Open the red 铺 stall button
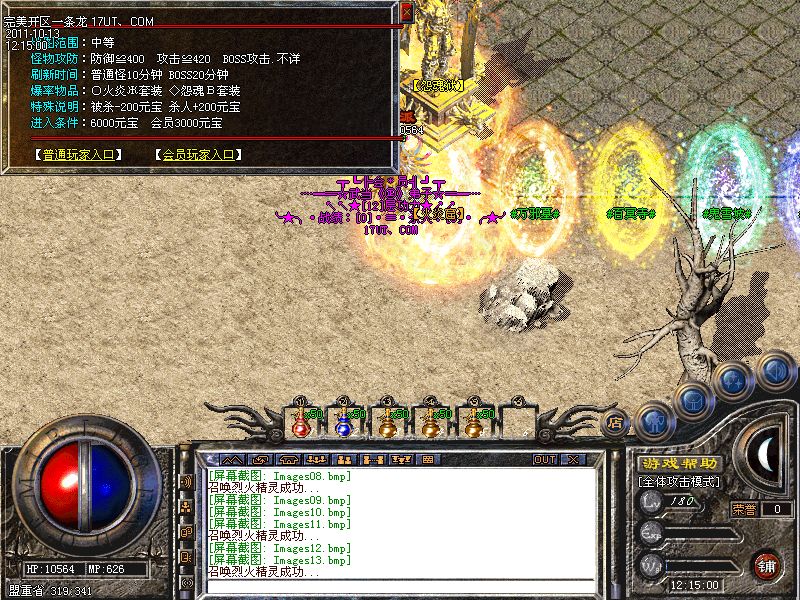This screenshot has height=600, width=800. [x=767, y=564]
